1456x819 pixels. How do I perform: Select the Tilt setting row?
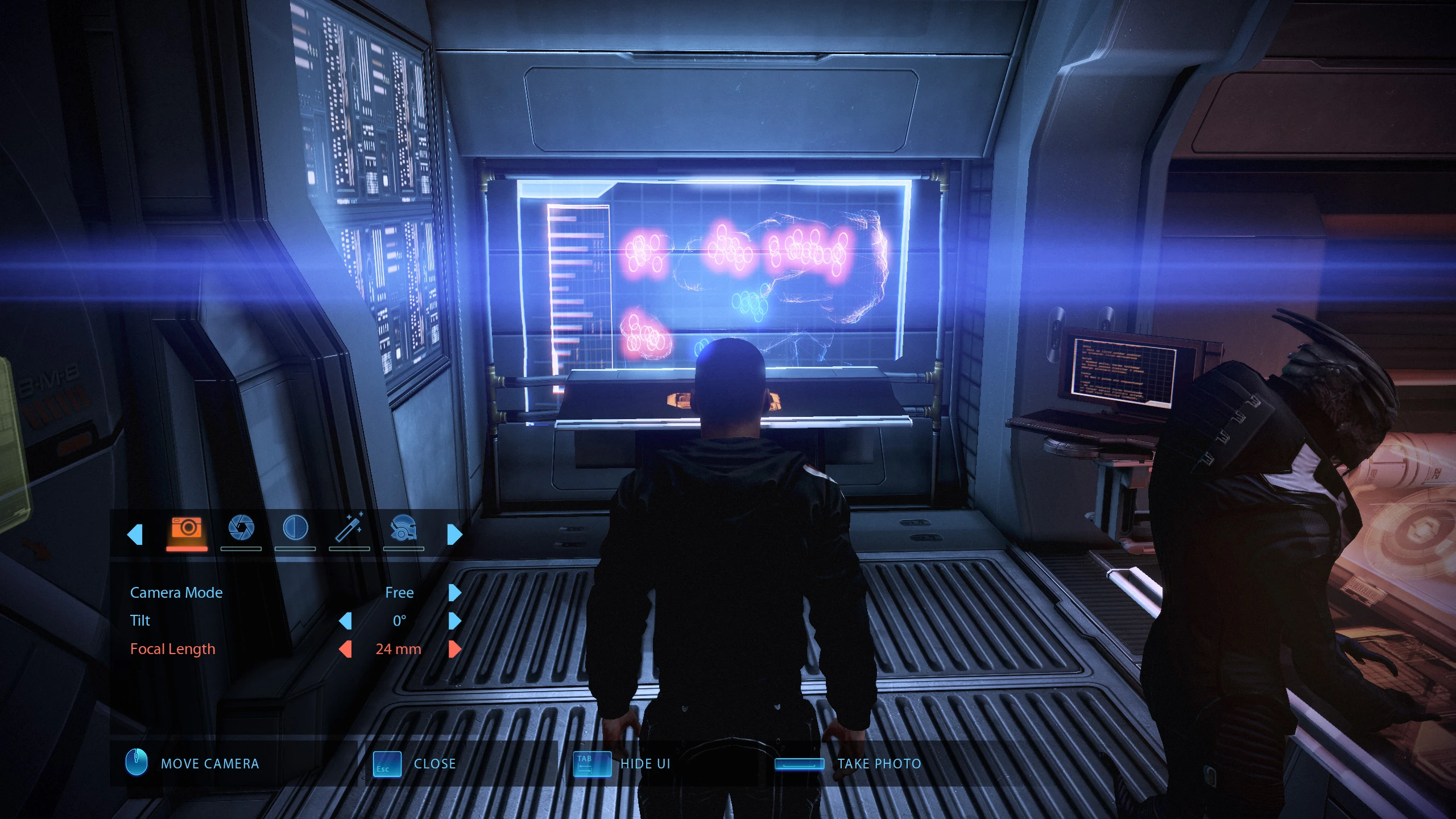pos(140,621)
